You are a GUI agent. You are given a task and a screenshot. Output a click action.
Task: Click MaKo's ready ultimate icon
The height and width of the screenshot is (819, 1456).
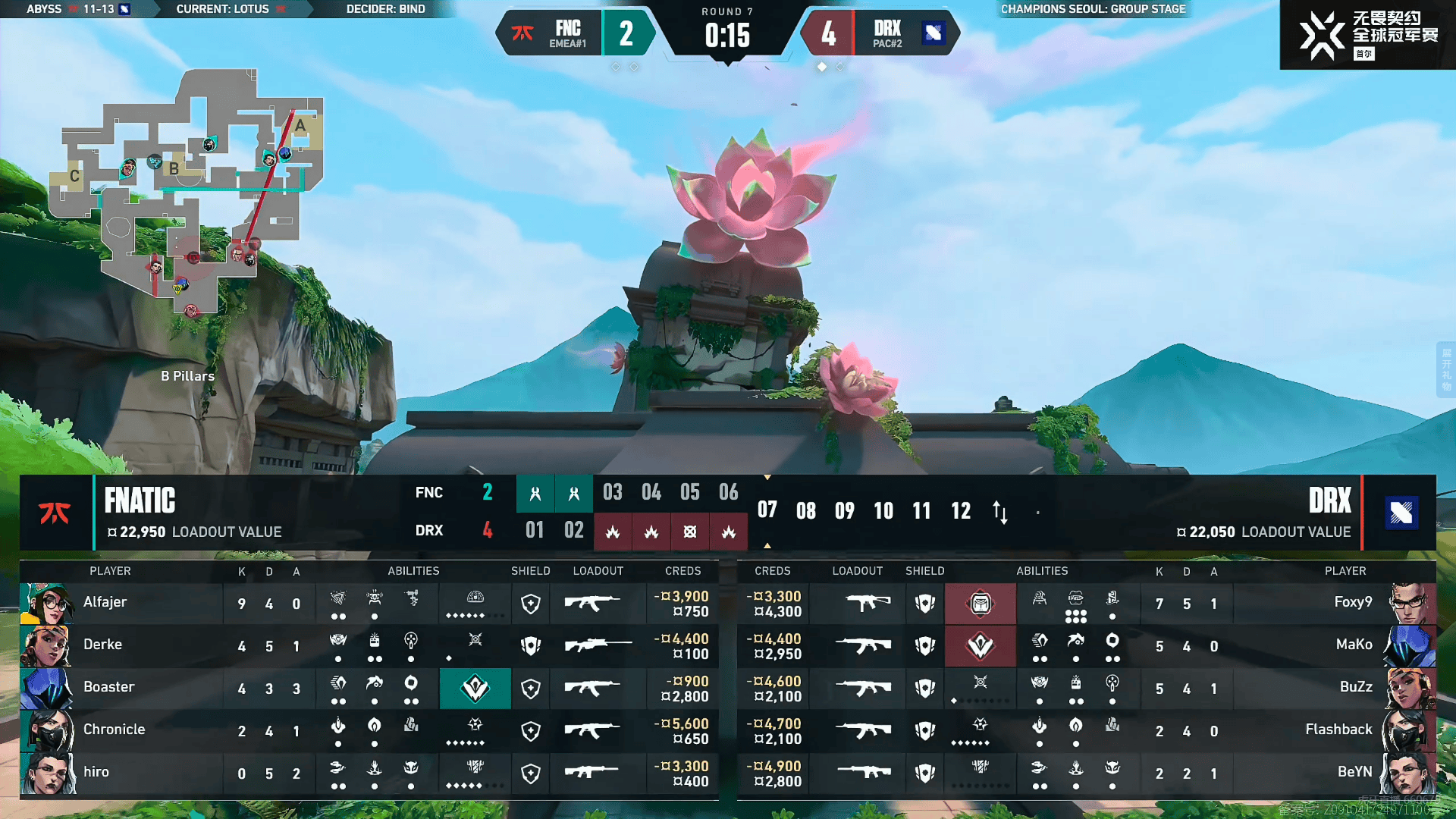coord(980,646)
